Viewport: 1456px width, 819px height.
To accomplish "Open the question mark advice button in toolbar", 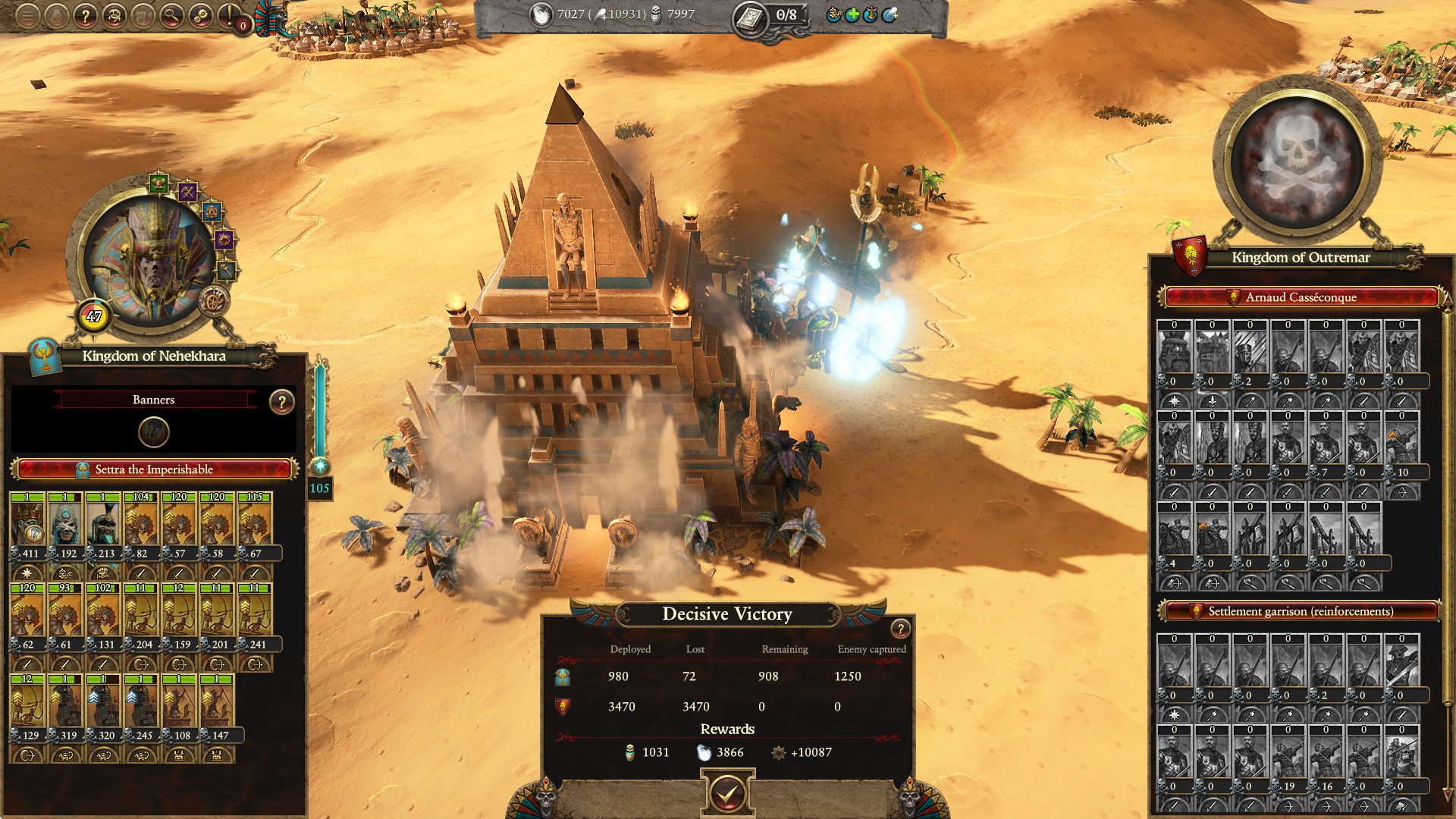I will (86, 16).
